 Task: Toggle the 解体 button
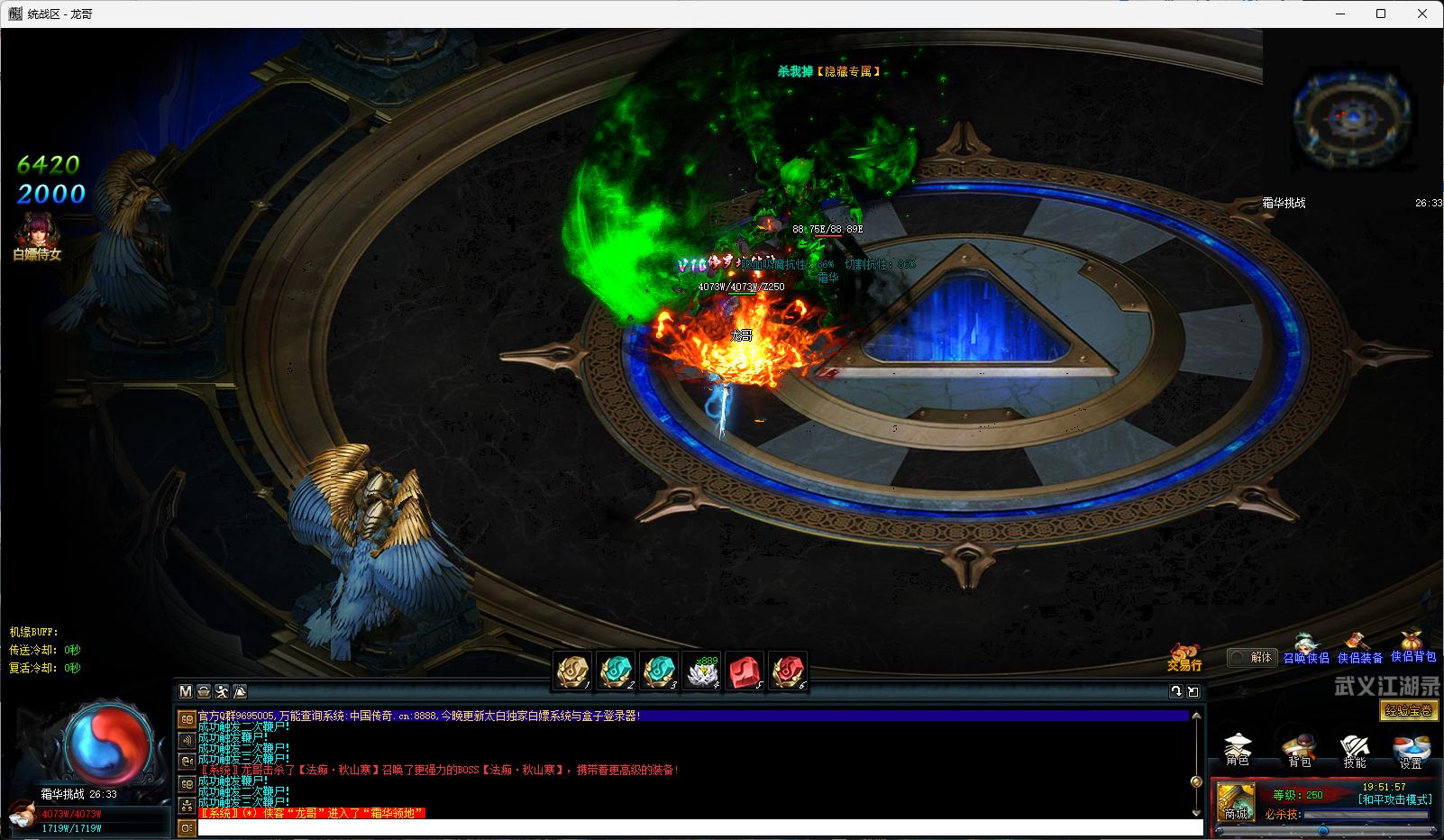(1252, 657)
